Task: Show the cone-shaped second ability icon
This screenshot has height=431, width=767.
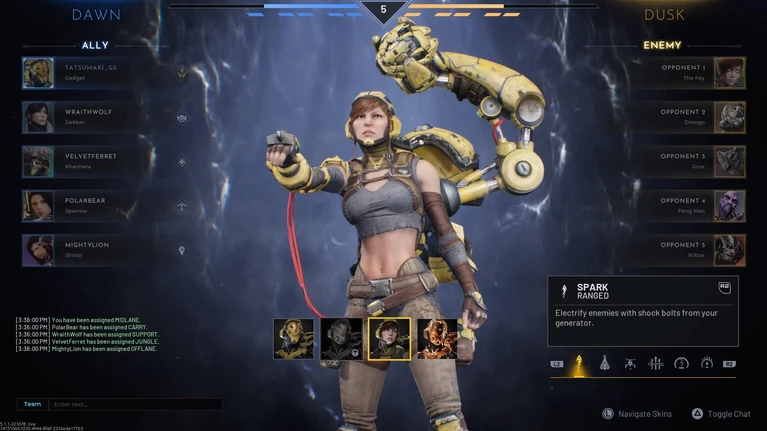Action: click(604, 363)
